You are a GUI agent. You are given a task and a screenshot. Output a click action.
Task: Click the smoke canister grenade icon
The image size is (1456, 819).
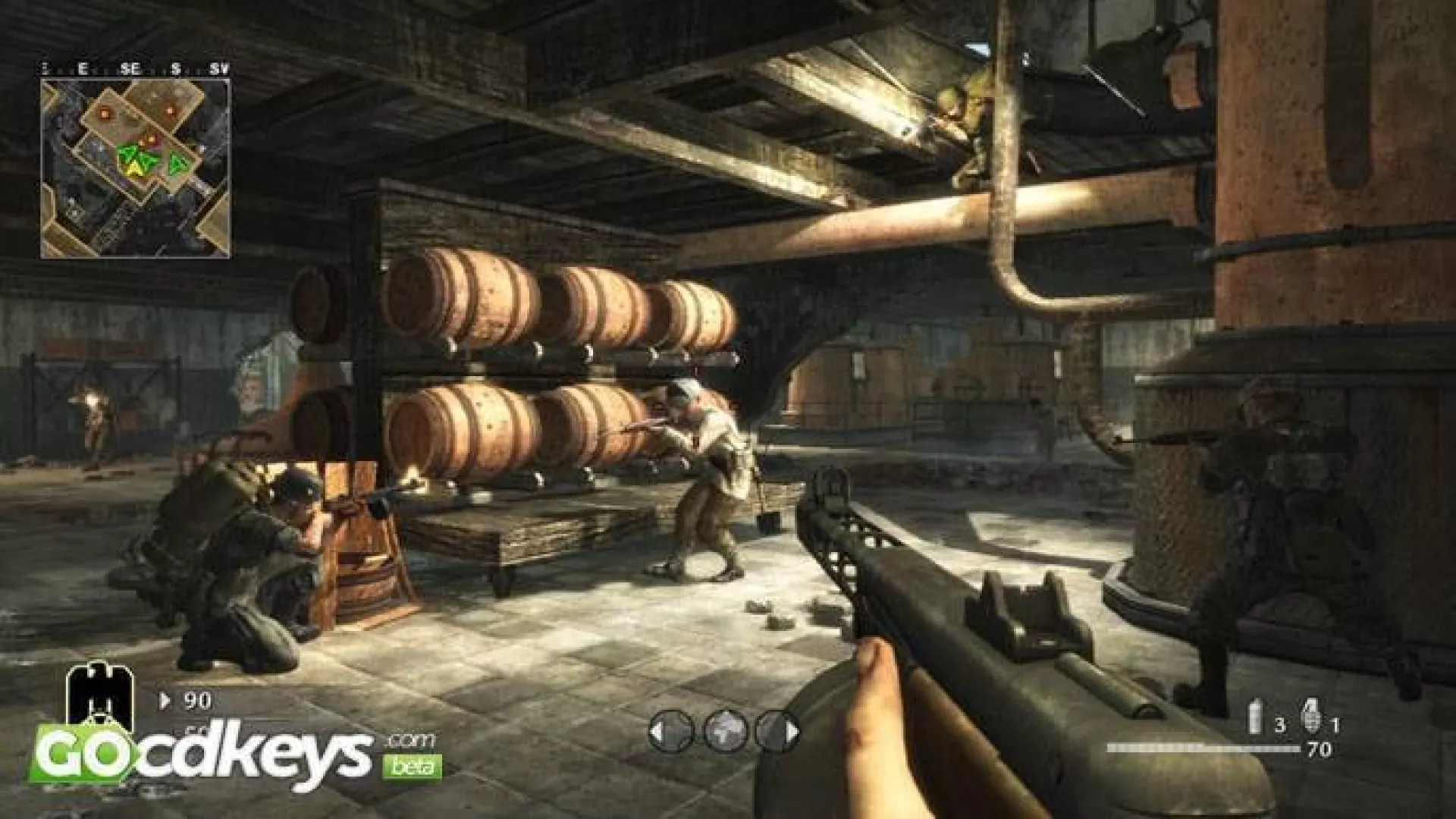(1255, 717)
